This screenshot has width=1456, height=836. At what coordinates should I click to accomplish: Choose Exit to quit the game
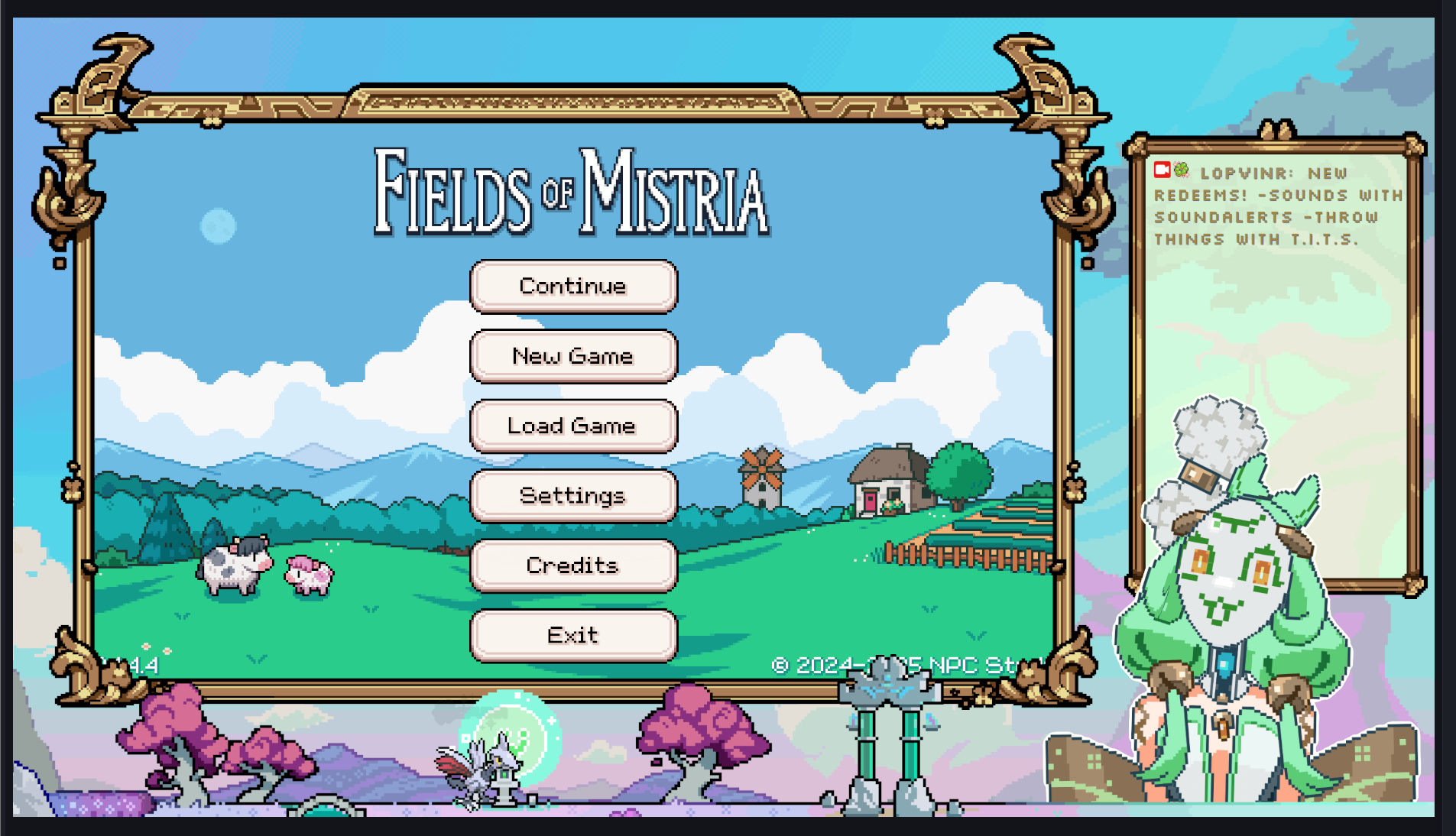573,635
